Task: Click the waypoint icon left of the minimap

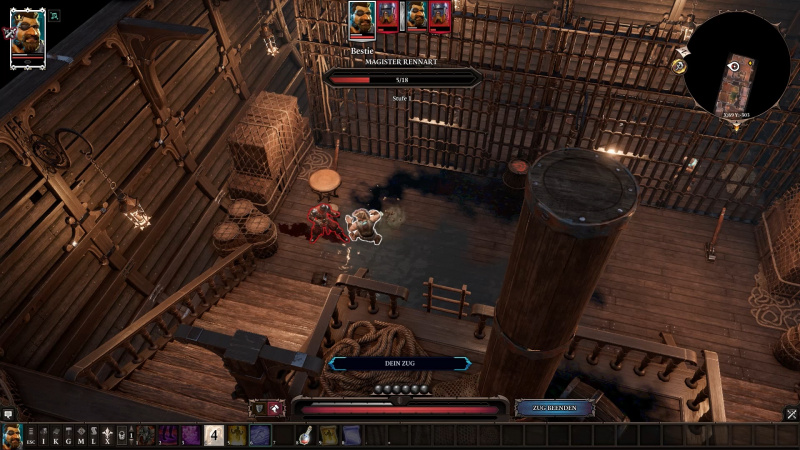Action: (x=679, y=66)
